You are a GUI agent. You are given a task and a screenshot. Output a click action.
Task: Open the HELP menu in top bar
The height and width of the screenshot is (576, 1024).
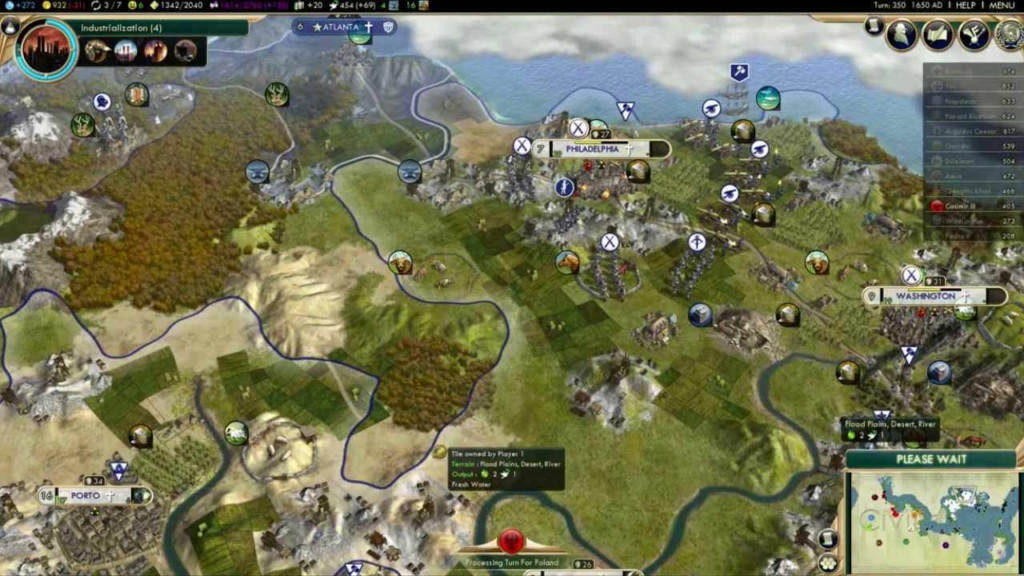pos(965,5)
